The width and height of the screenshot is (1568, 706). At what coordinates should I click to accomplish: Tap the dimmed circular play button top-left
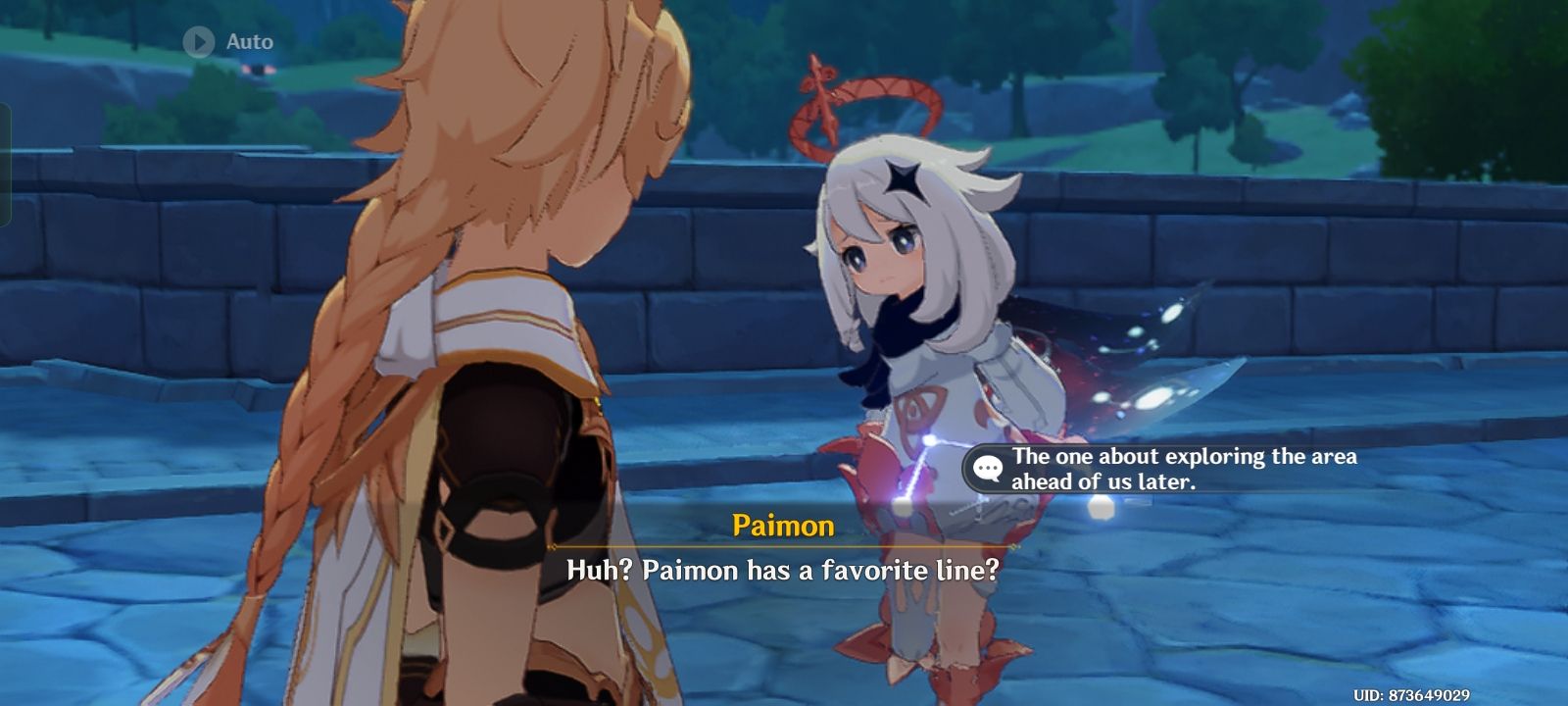(x=201, y=41)
